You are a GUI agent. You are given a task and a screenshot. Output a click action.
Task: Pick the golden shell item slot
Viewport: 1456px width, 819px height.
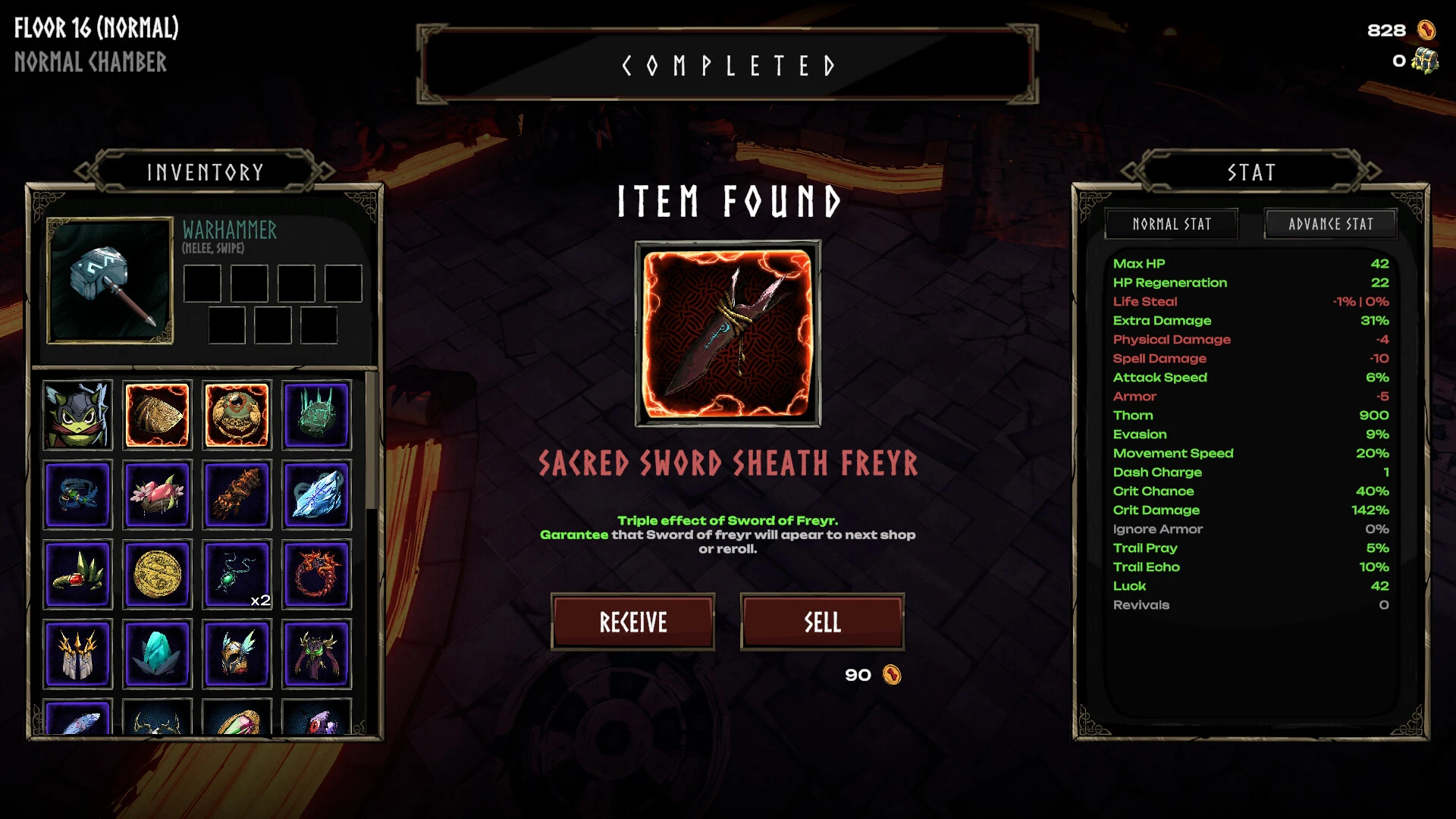pyautogui.click(x=157, y=416)
